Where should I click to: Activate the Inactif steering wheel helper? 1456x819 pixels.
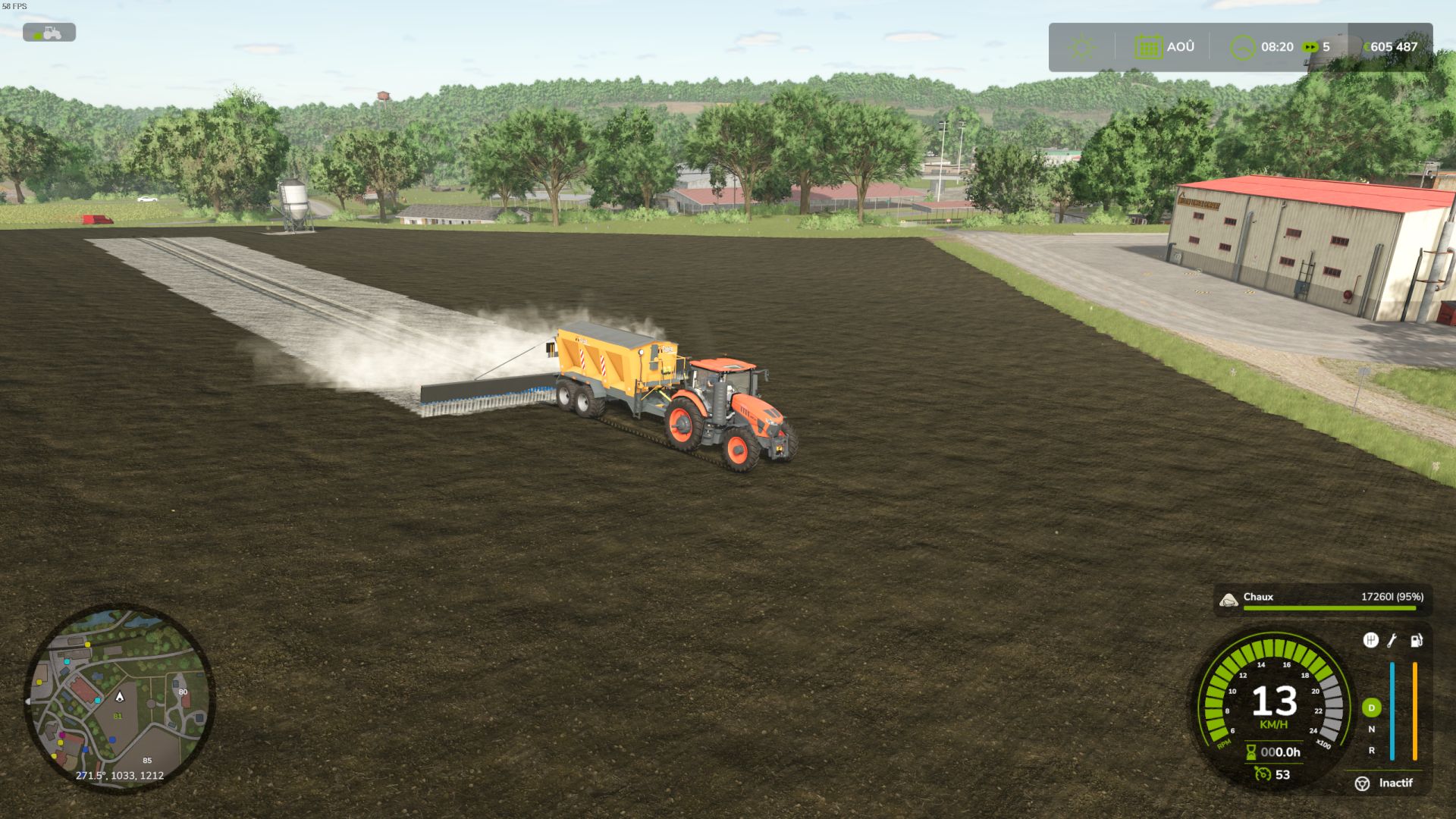[1363, 783]
